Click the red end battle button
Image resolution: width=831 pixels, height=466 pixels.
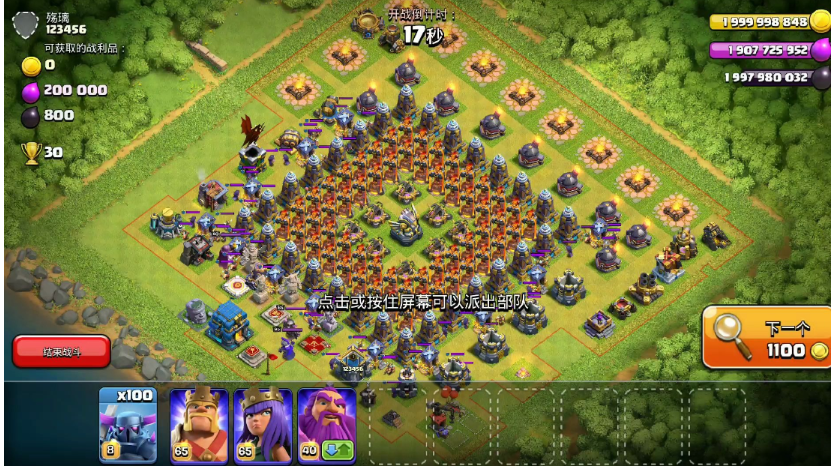(61, 351)
